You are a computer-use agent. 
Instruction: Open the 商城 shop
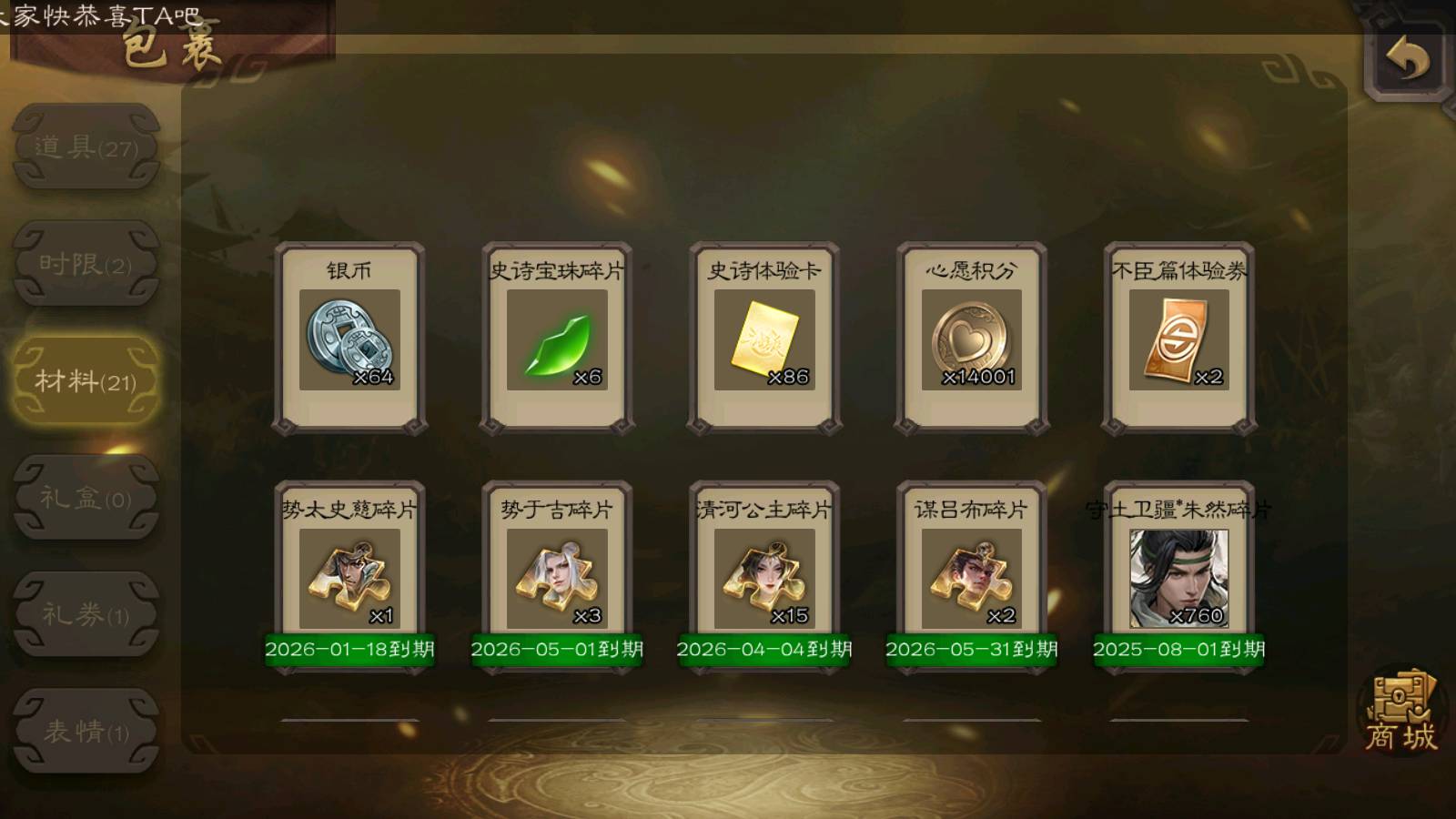1401,713
